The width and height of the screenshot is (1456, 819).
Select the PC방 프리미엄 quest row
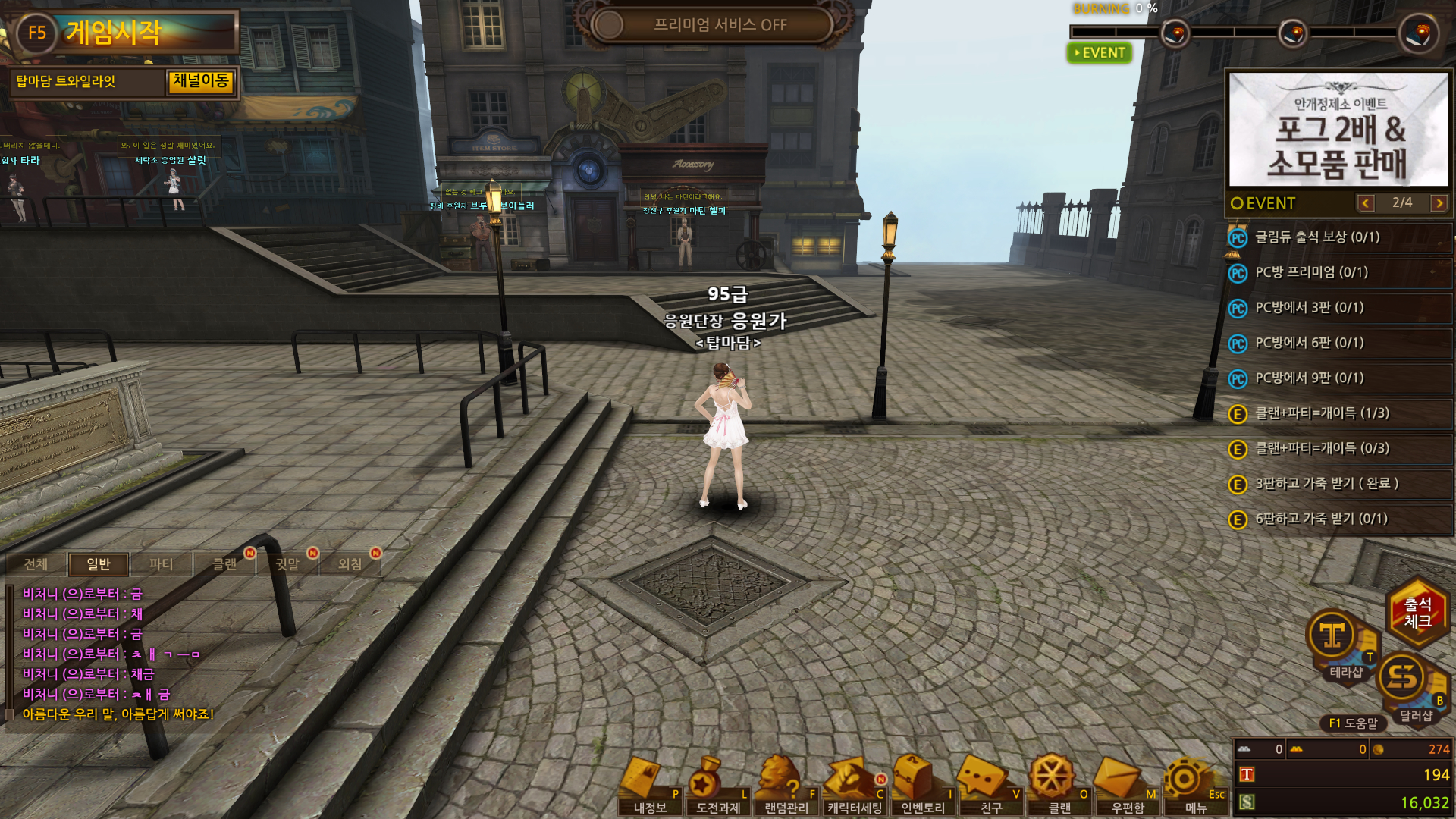click(1338, 273)
